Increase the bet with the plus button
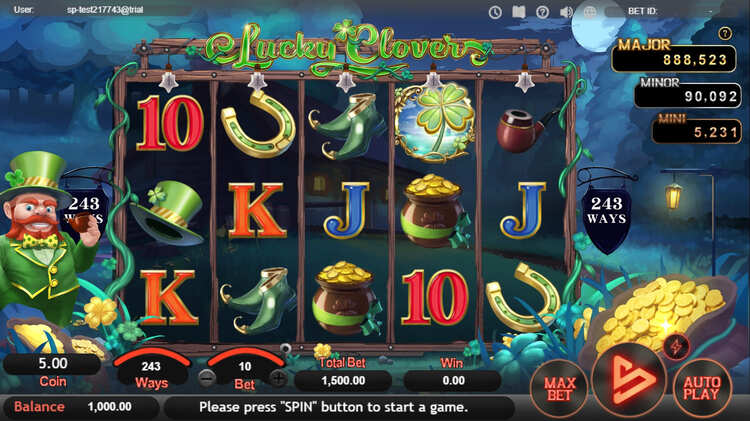 click(x=278, y=379)
